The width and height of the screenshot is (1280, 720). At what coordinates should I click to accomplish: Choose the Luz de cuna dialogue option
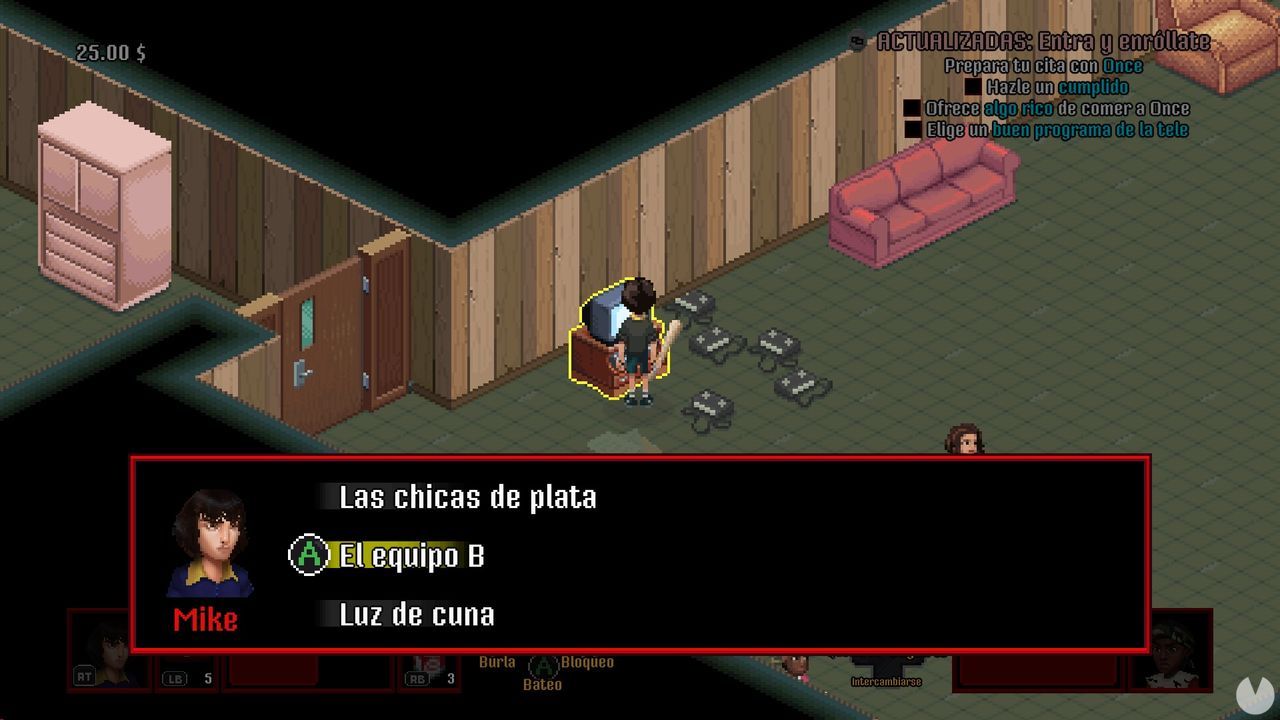coord(419,615)
